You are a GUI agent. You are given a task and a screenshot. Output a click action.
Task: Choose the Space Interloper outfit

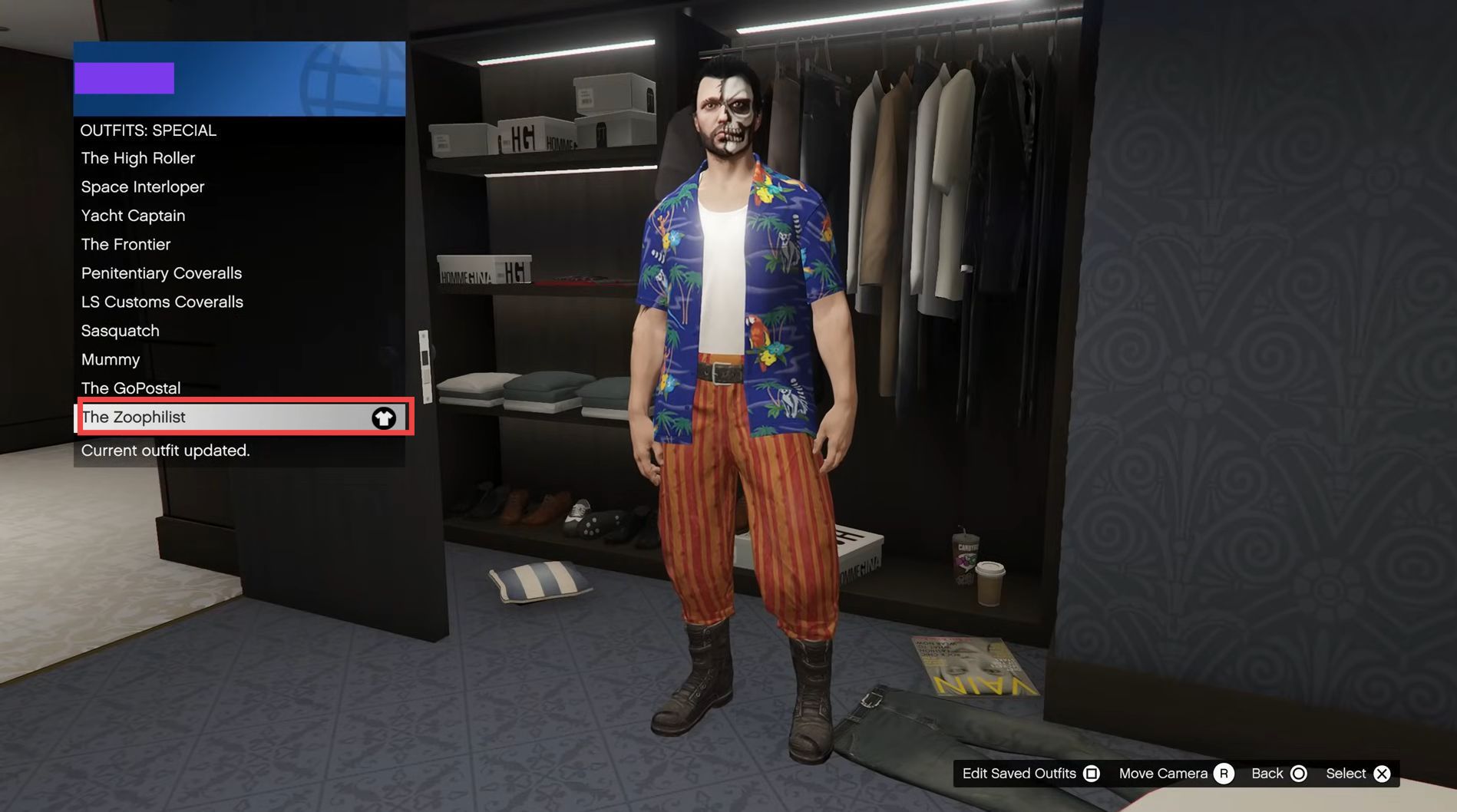point(143,187)
